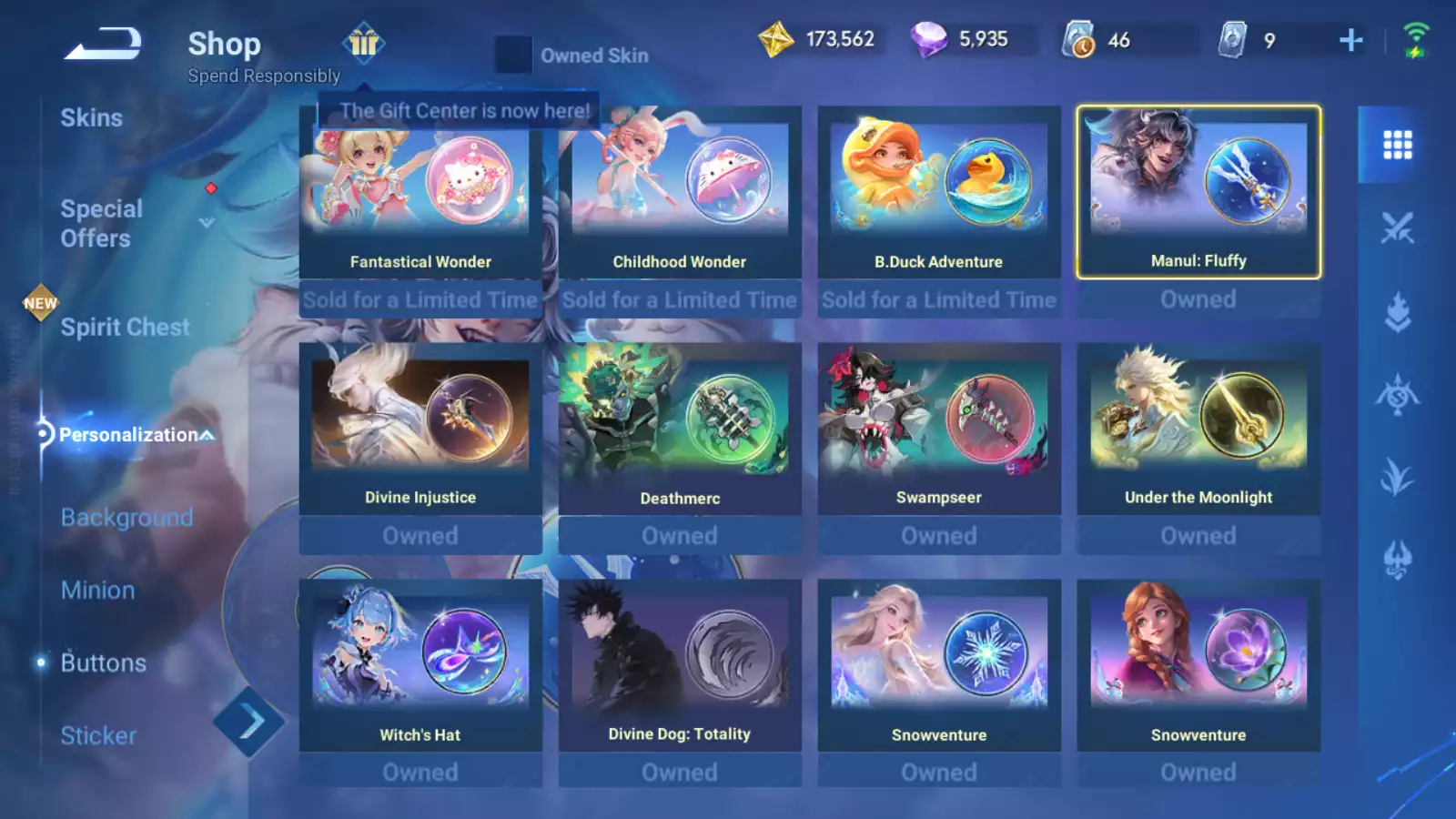This screenshot has width=1456, height=819.
Task: Show all items with grid filter
Action: (x=1397, y=145)
